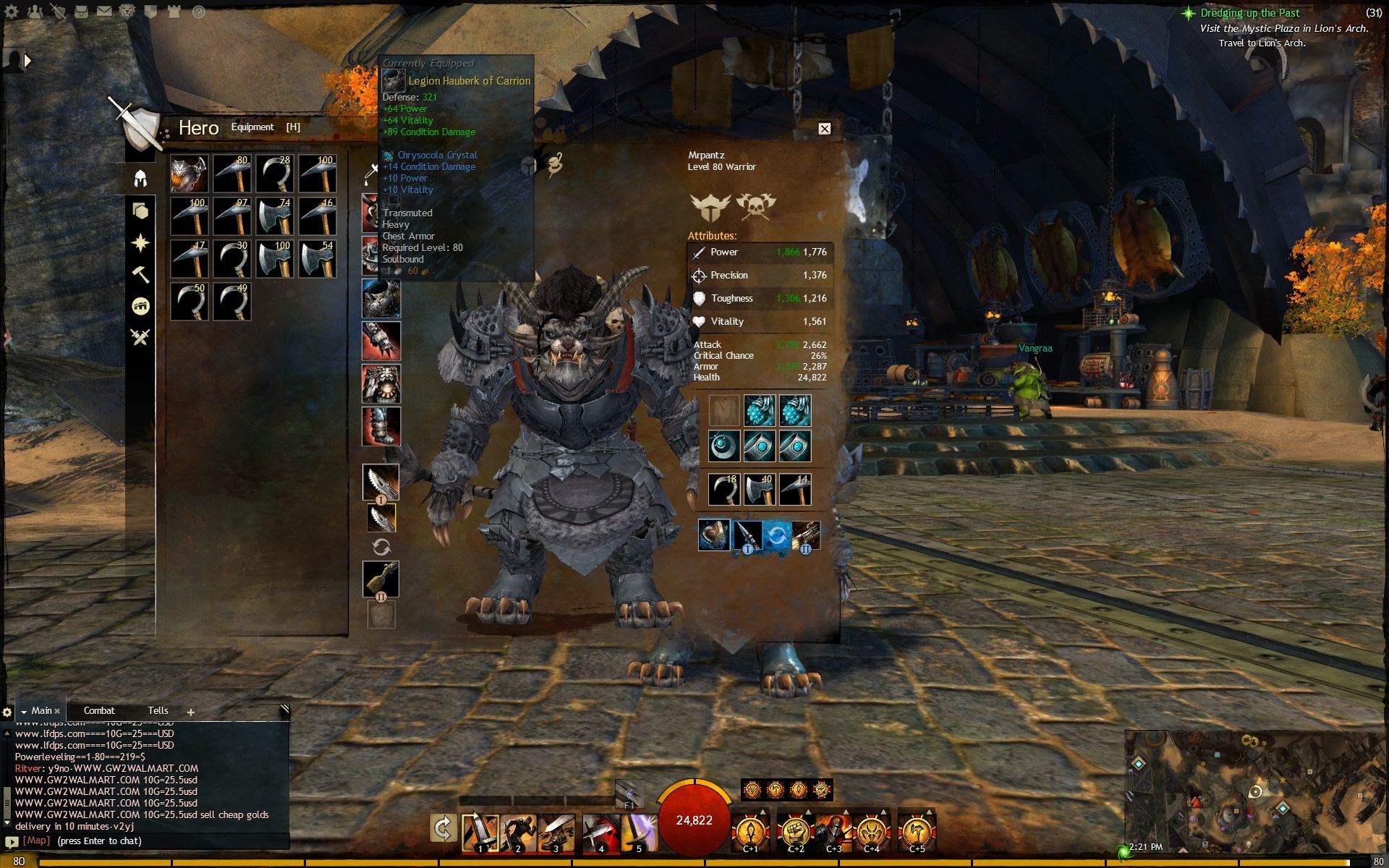
Task: Select the logging axe with 74 charges
Action: click(275, 216)
